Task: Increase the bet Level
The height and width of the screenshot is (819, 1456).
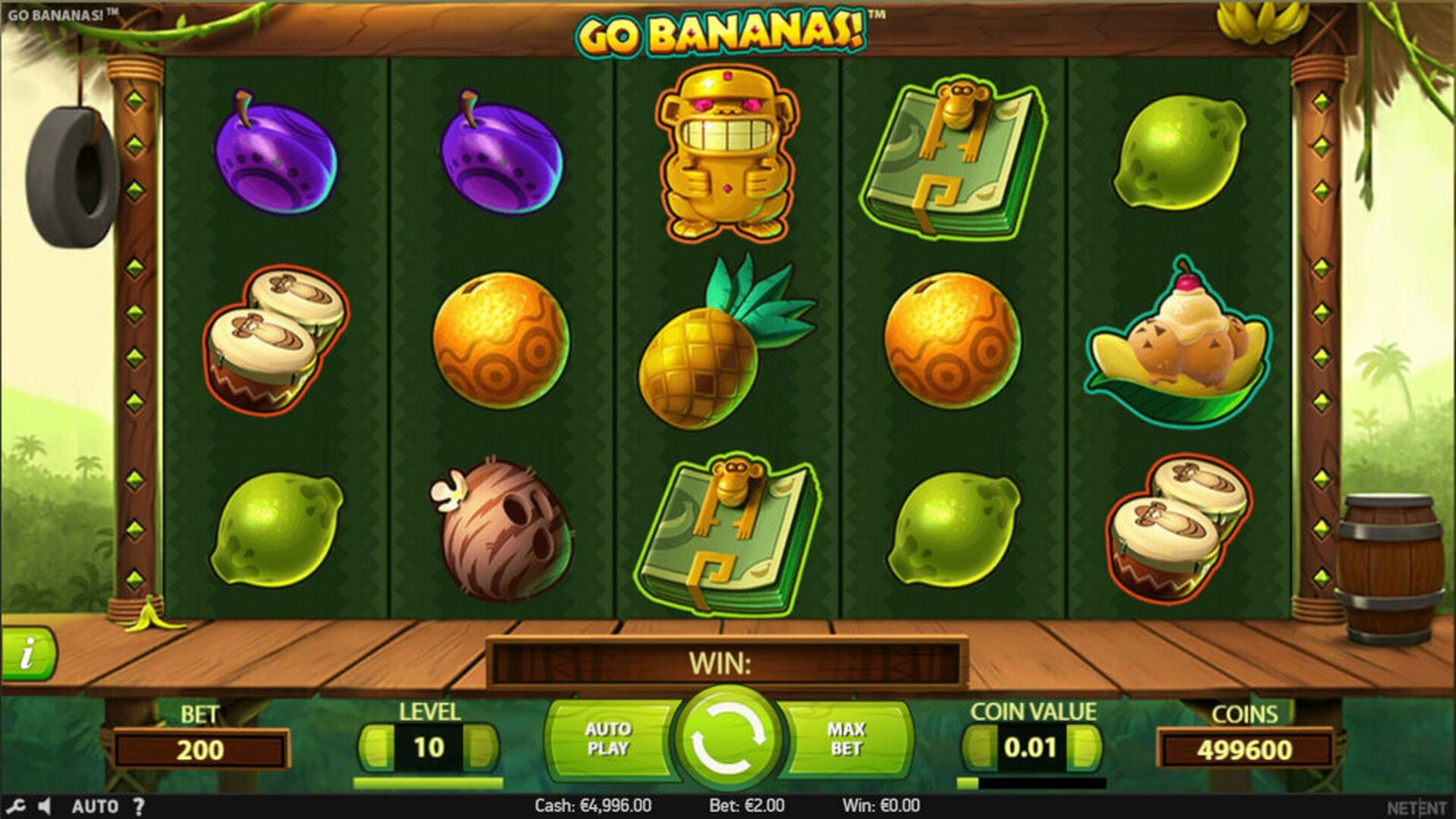Action: pos(482,748)
